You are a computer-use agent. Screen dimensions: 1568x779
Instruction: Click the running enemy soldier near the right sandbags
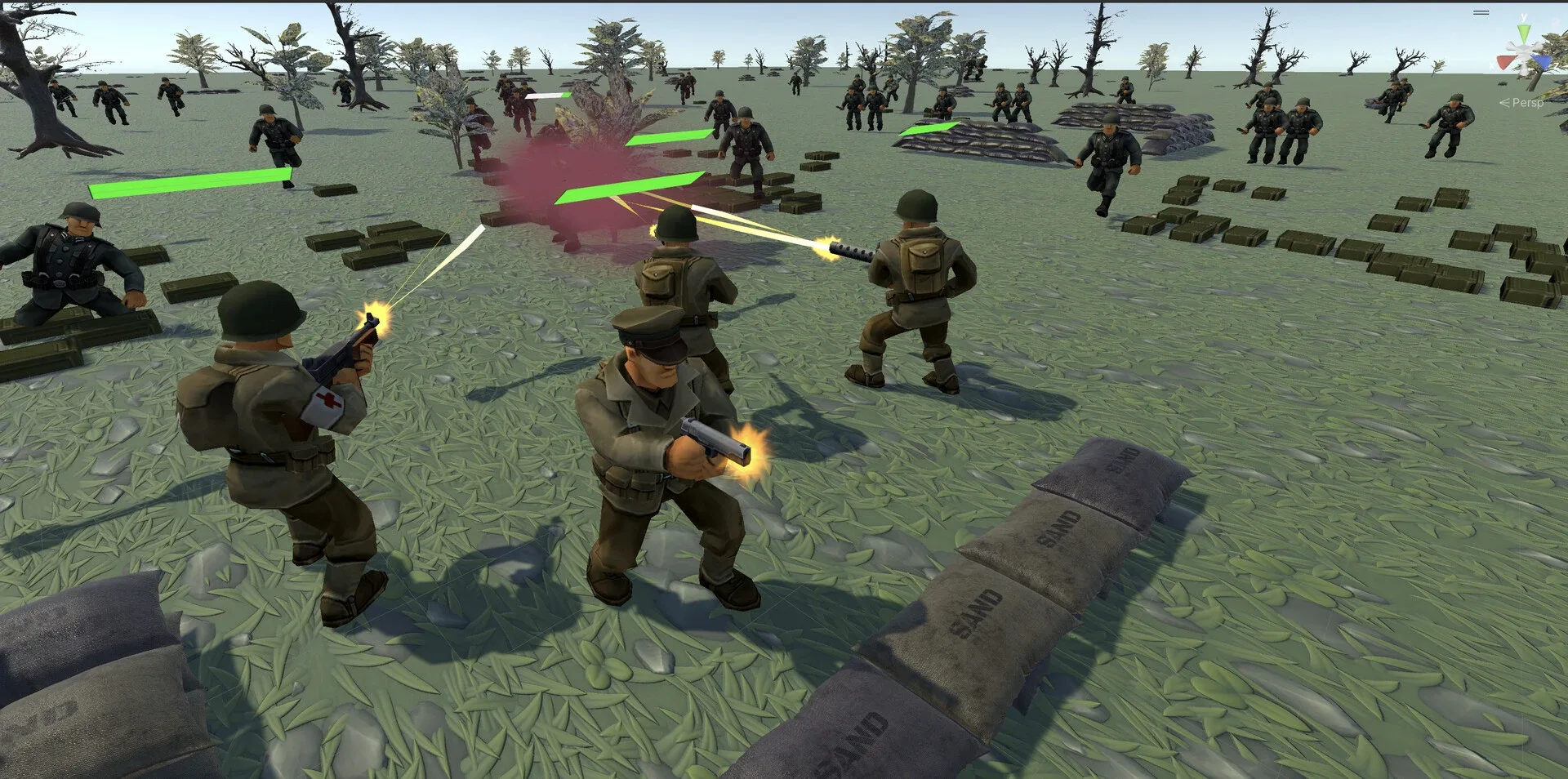pyautogui.click(x=1111, y=155)
